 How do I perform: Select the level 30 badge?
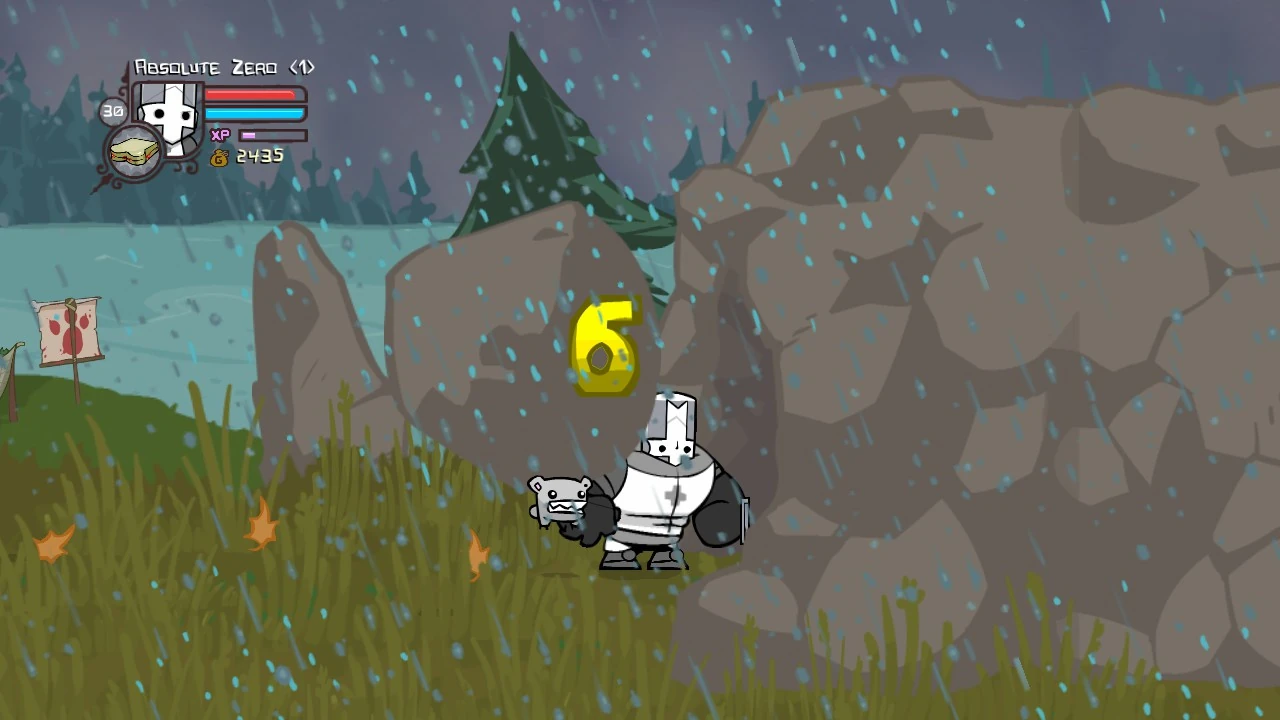click(111, 111)
